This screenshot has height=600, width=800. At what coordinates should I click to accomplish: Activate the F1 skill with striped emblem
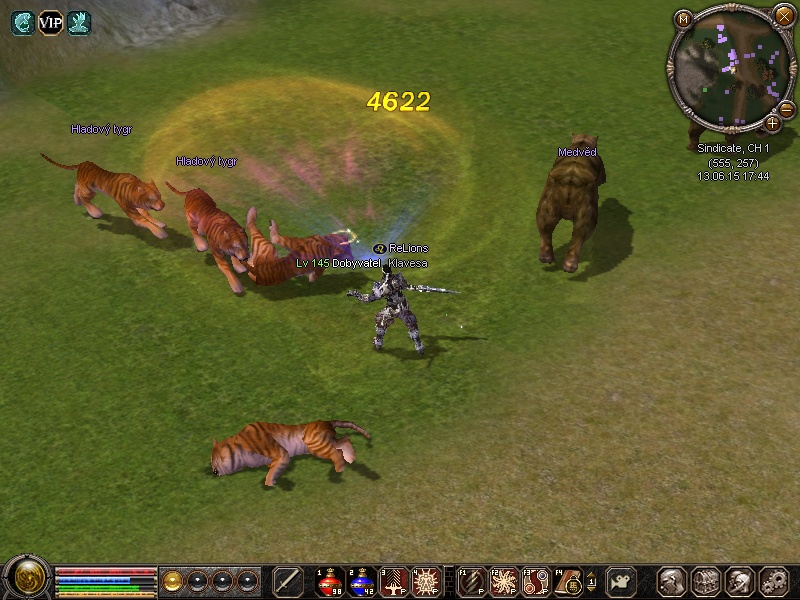[470, 581]
